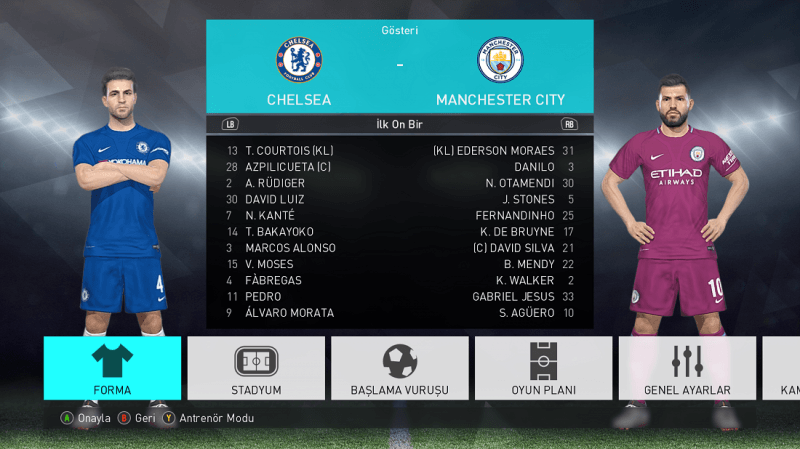Open the Oyun Planı game plan

544,368
